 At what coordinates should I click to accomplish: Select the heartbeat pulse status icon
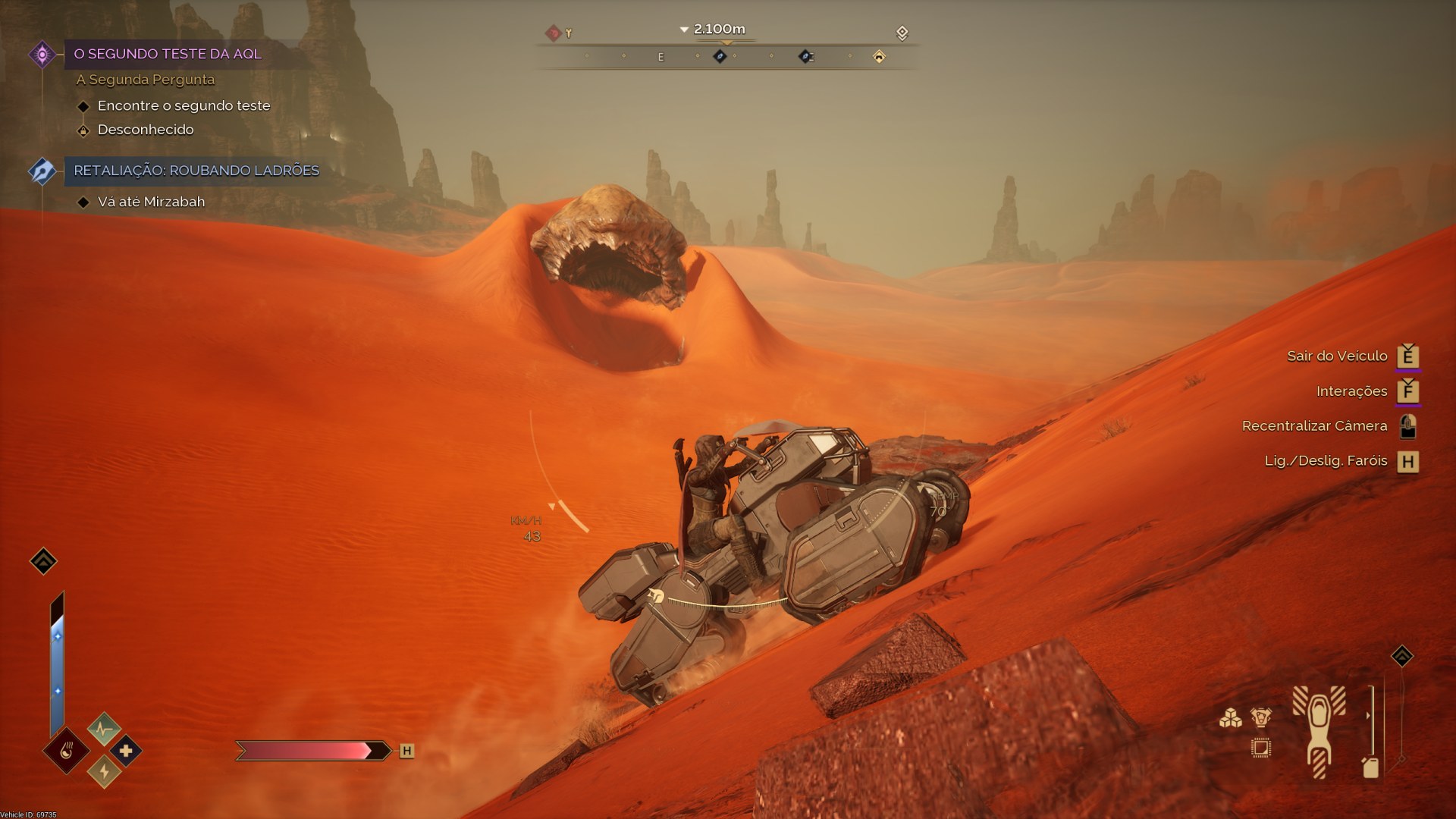[x=104, y=729]
